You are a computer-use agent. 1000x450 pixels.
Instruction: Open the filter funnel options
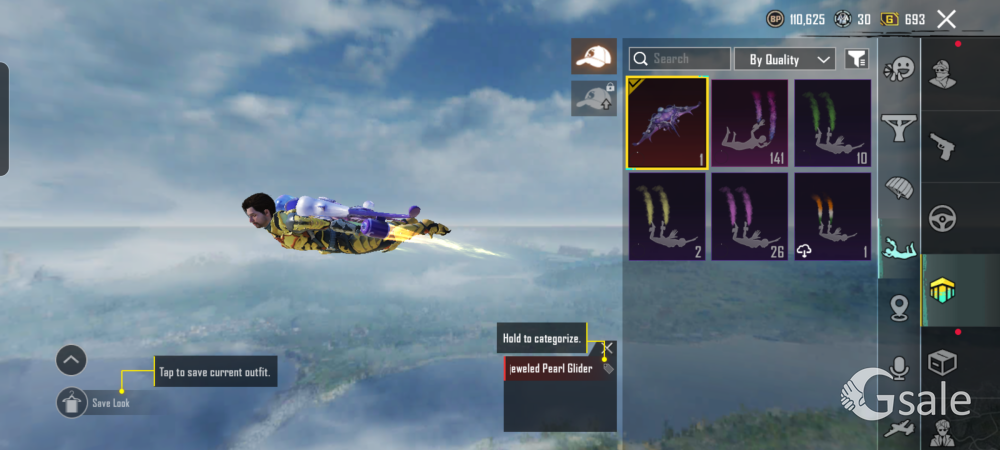[856, 59]
